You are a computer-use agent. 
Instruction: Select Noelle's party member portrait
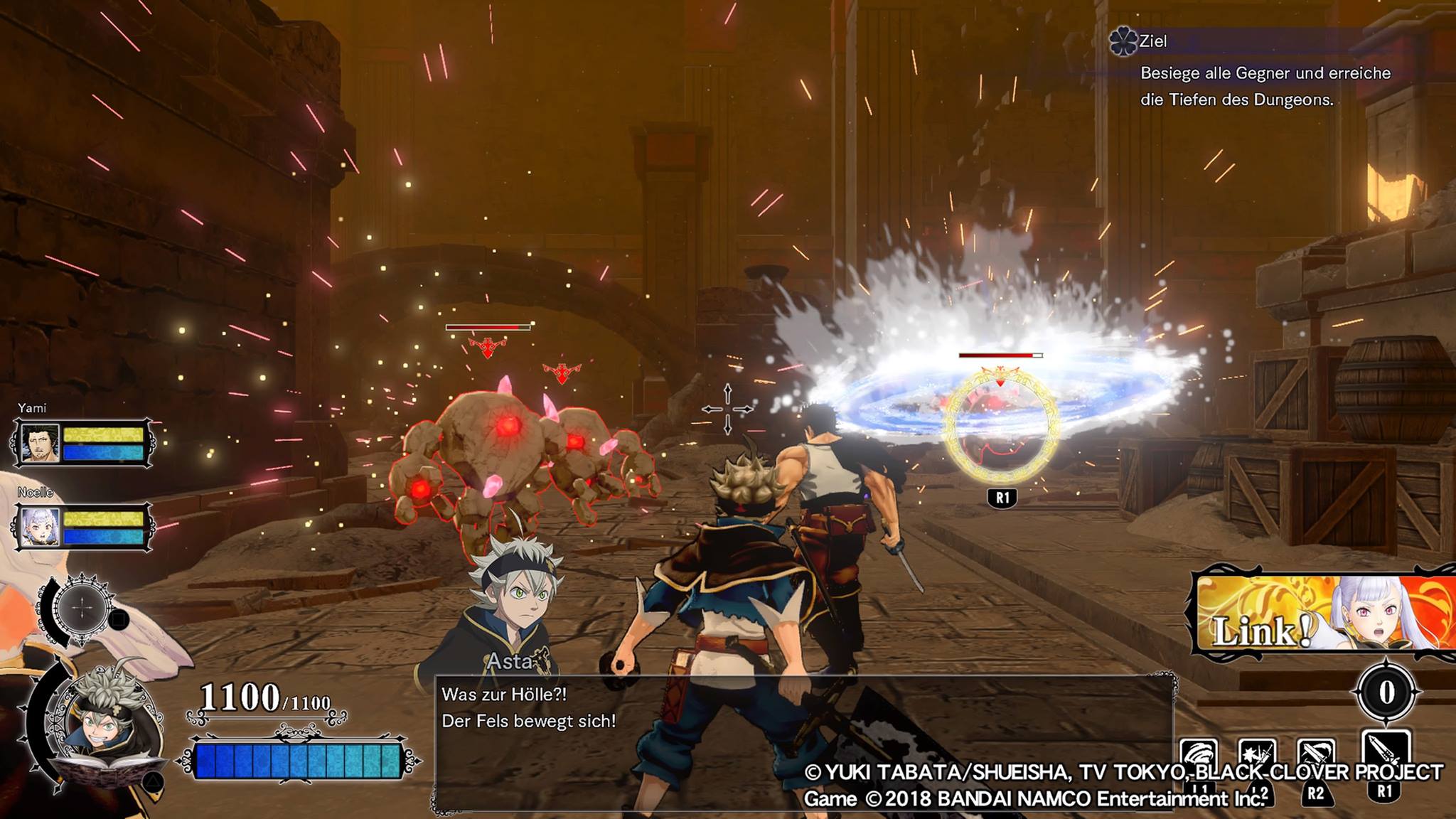tap(40, 527)
